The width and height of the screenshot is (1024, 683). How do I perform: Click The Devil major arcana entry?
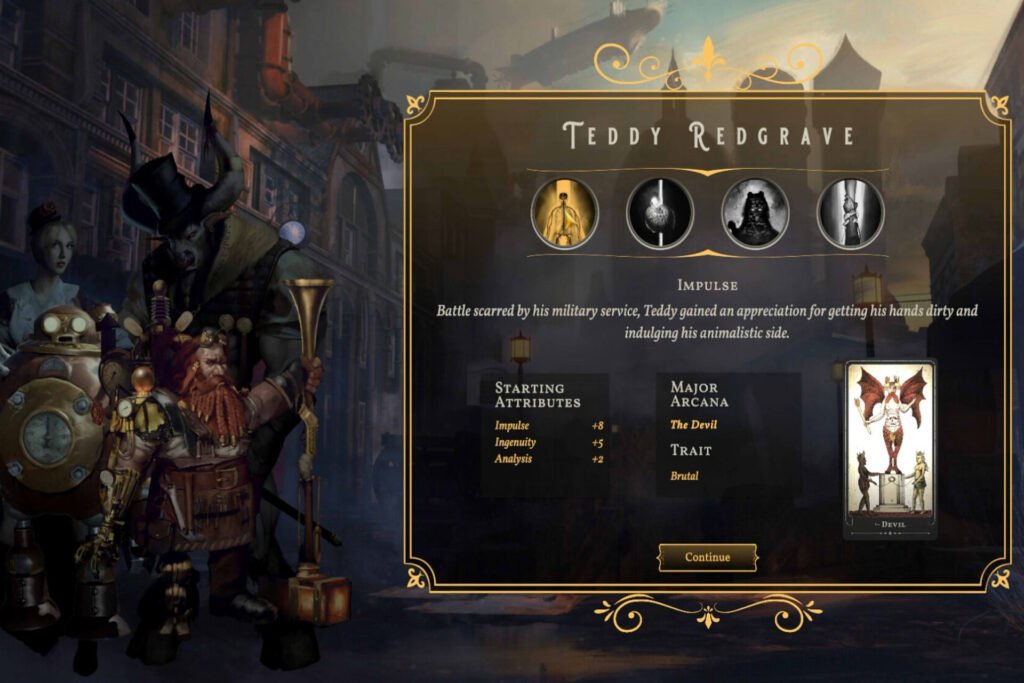click(692, 425)
